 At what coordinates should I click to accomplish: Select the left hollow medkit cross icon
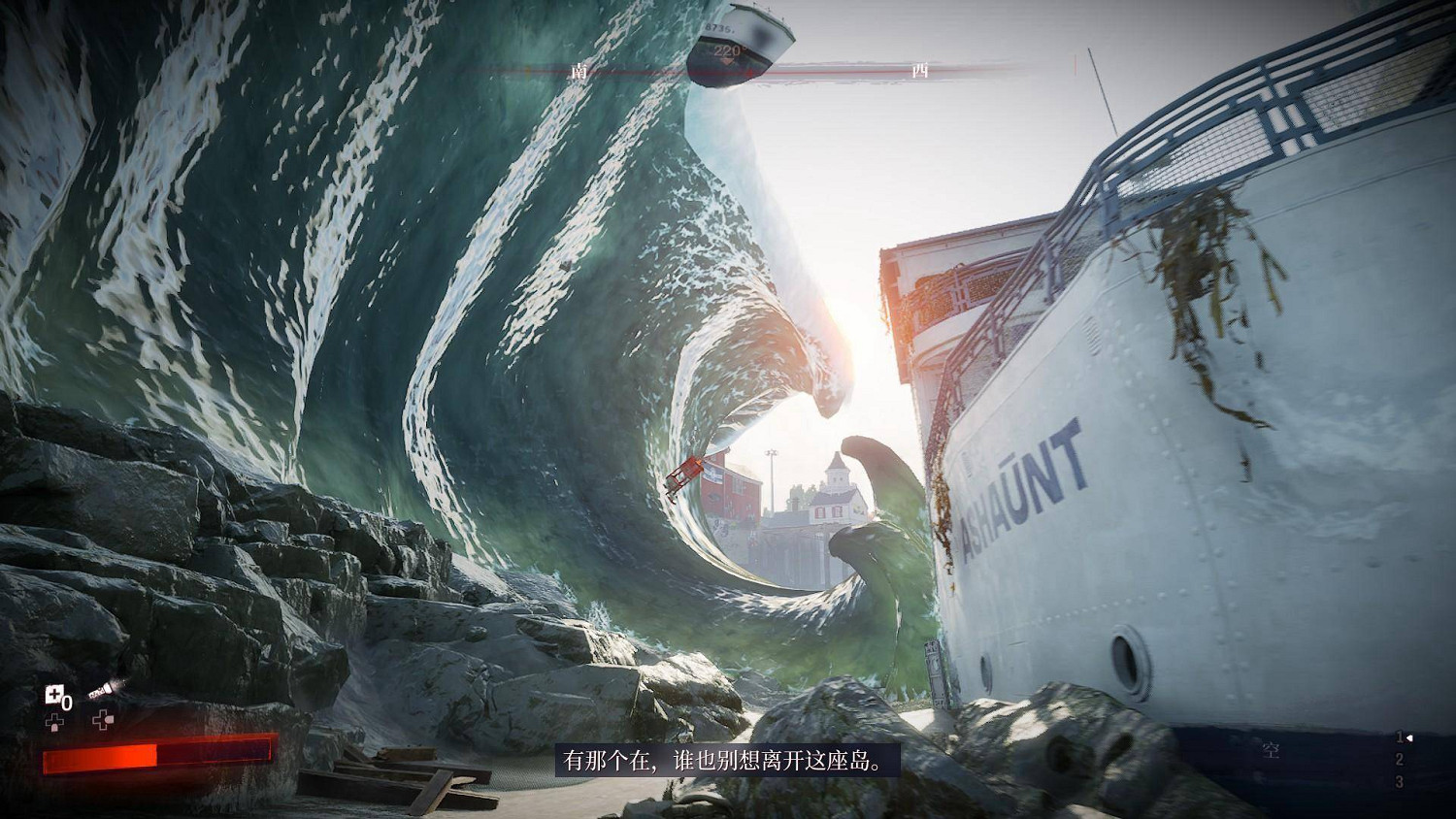[55, 720]
